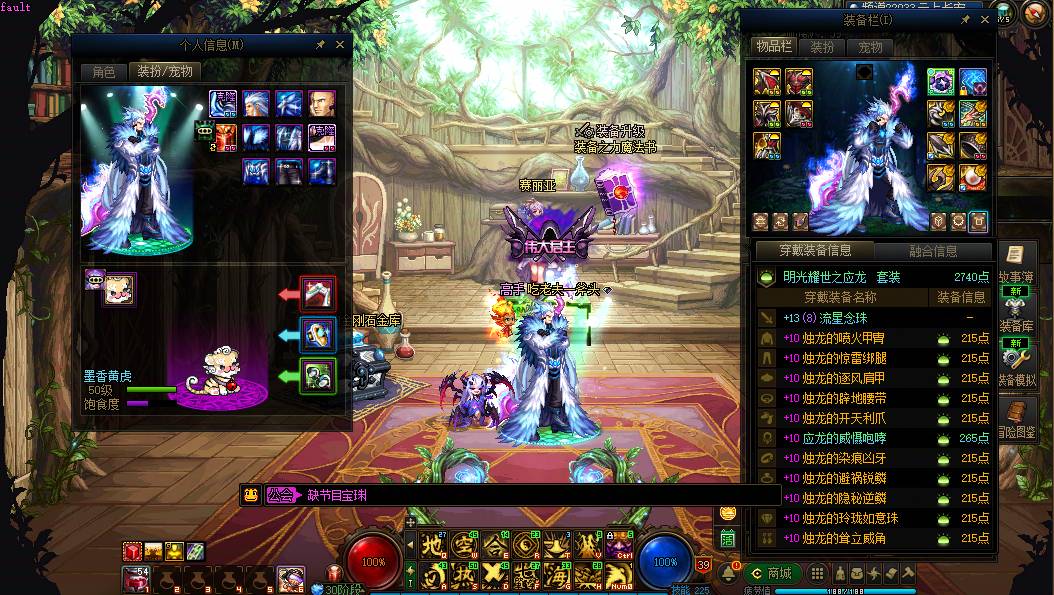
Task: Switch to the 装扮 tab in equipment window
Action: pos(821,47)
